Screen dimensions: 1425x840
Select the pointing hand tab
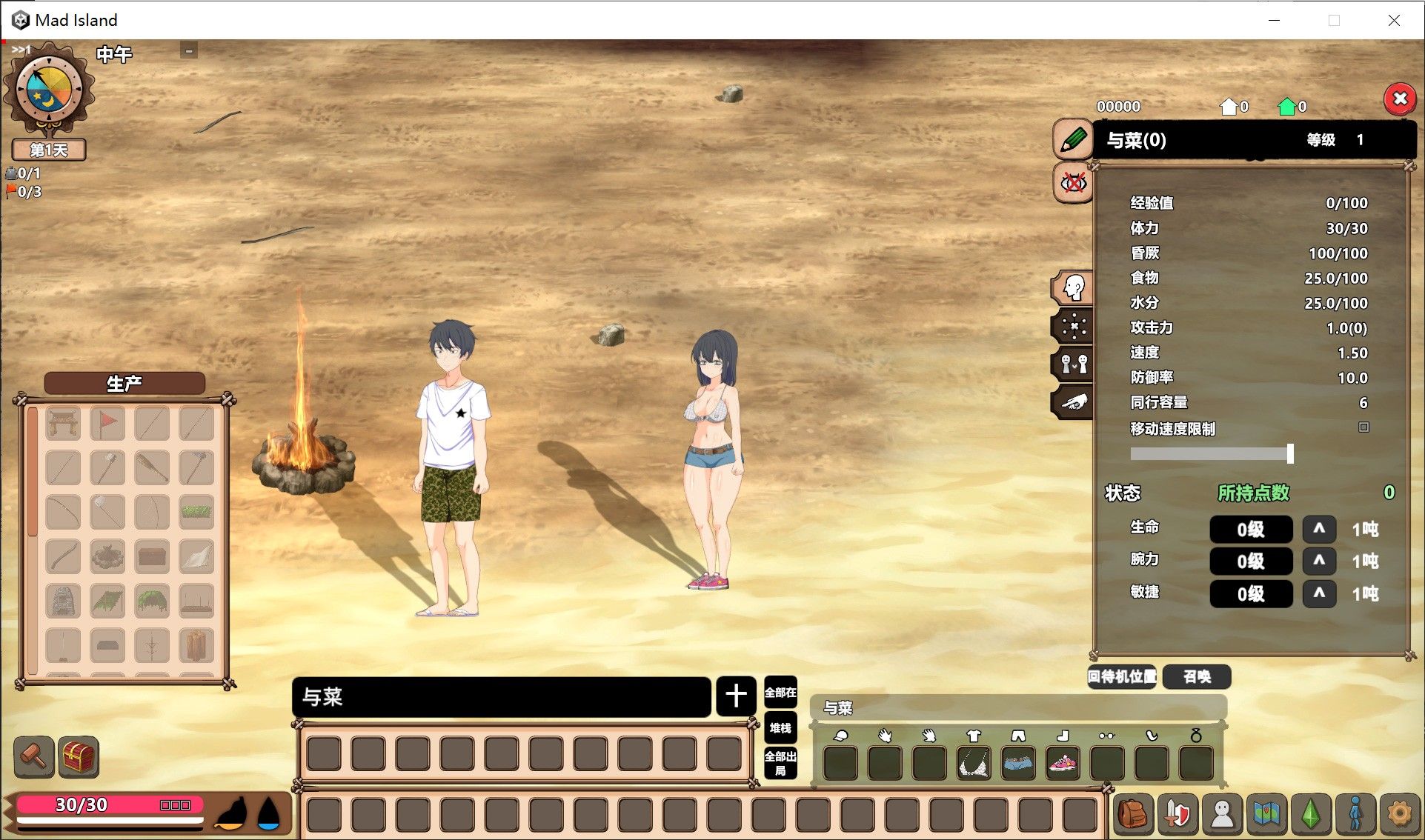pos(1073,402)
